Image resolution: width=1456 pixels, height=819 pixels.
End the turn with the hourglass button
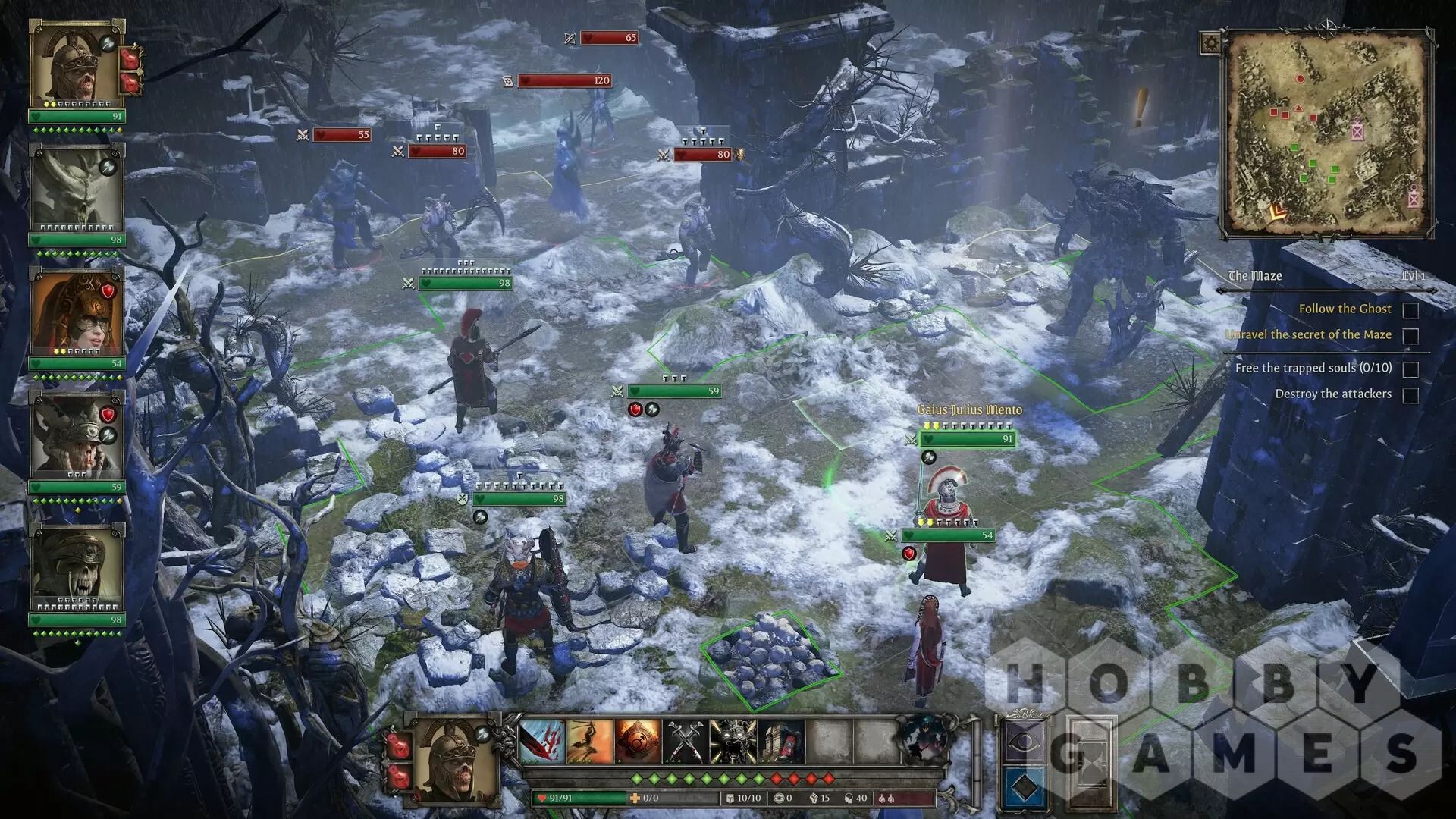pos(1090,762)
